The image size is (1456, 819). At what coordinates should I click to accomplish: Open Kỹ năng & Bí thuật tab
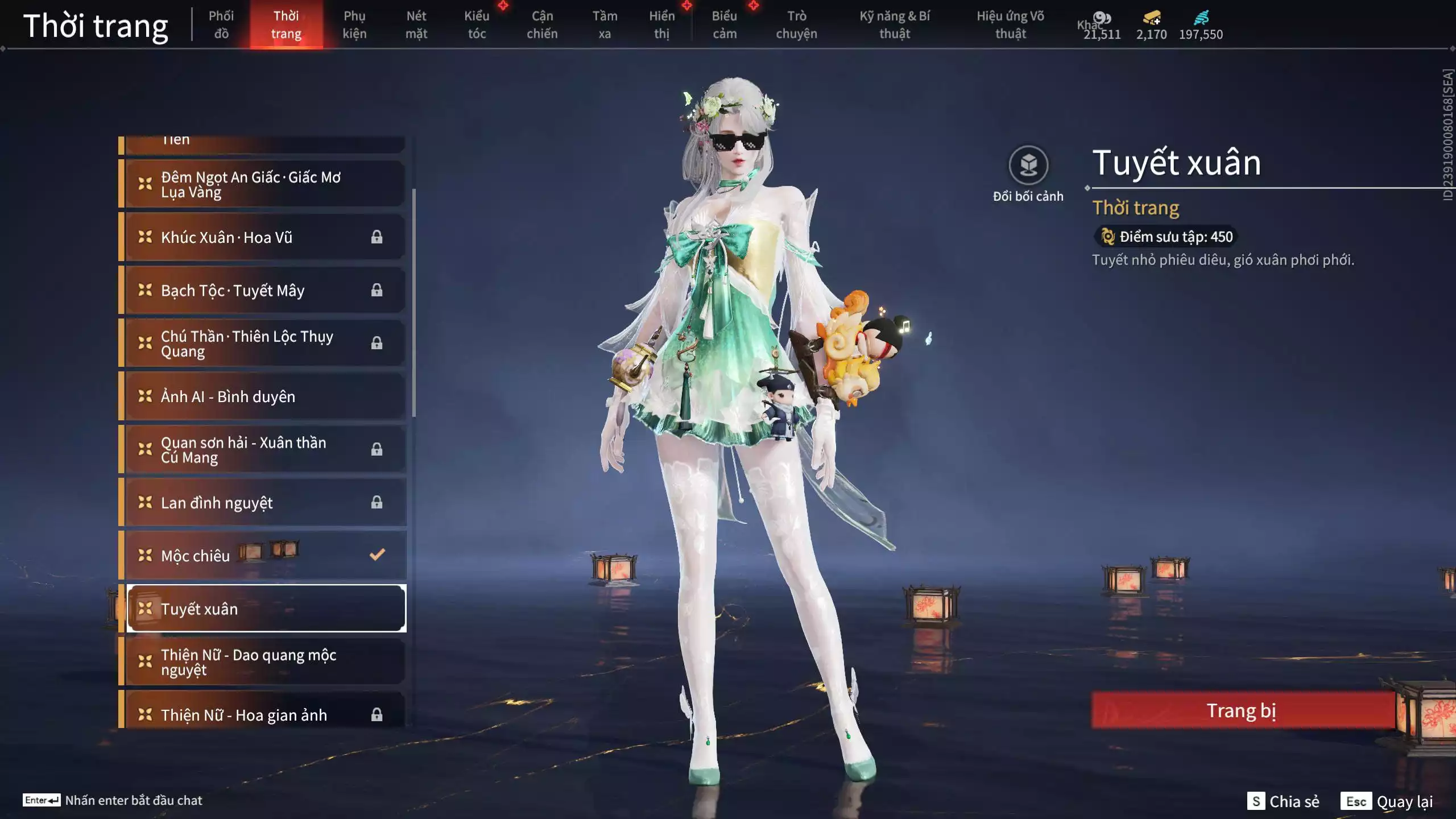click(895, 25)
